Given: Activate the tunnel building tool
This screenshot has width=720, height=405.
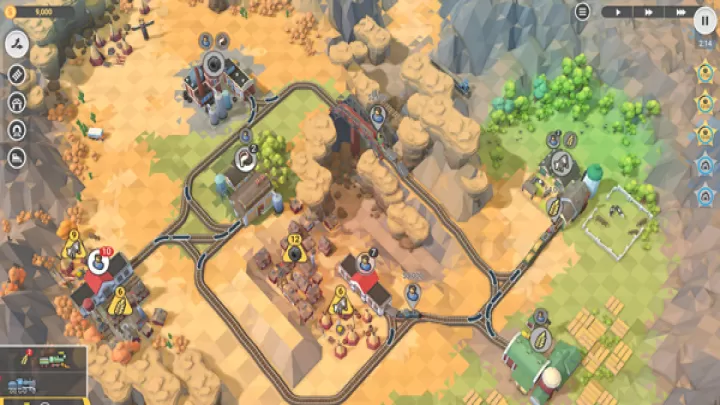Looking at the screenshot, I should [x=17, y=130].
